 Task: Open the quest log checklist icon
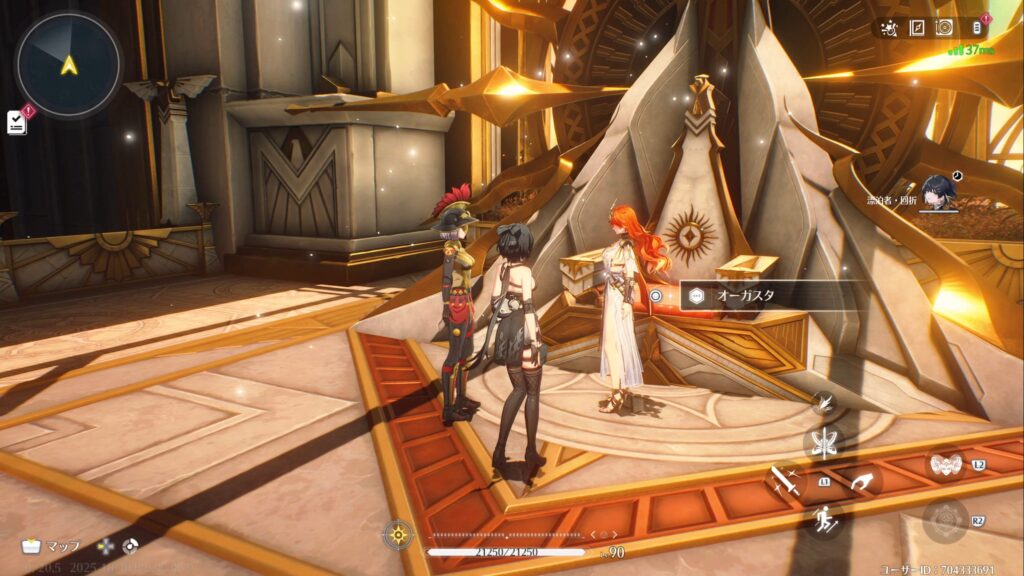tap(17, 121)
